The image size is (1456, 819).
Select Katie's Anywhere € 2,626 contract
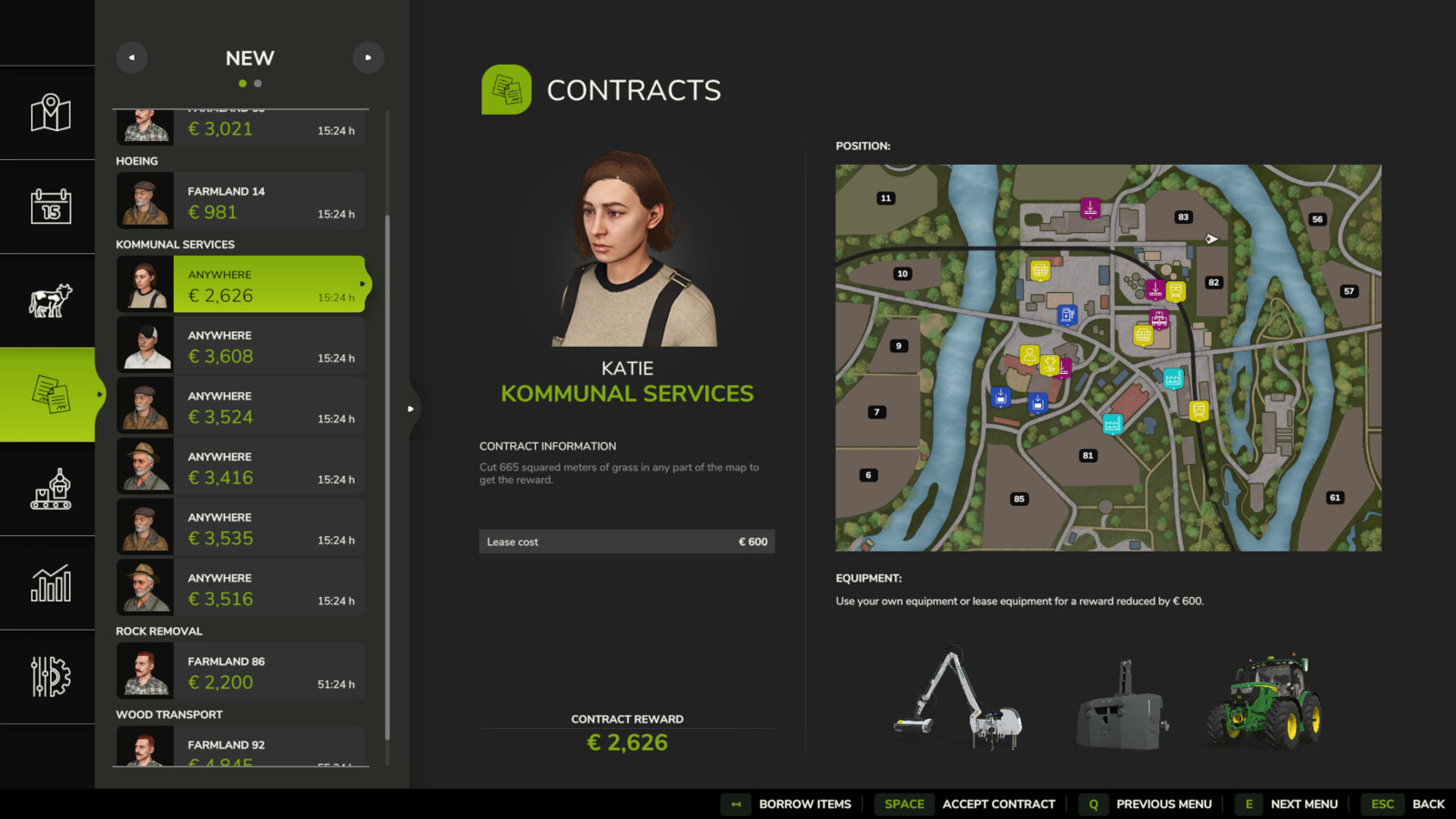[x=255, y=284]
